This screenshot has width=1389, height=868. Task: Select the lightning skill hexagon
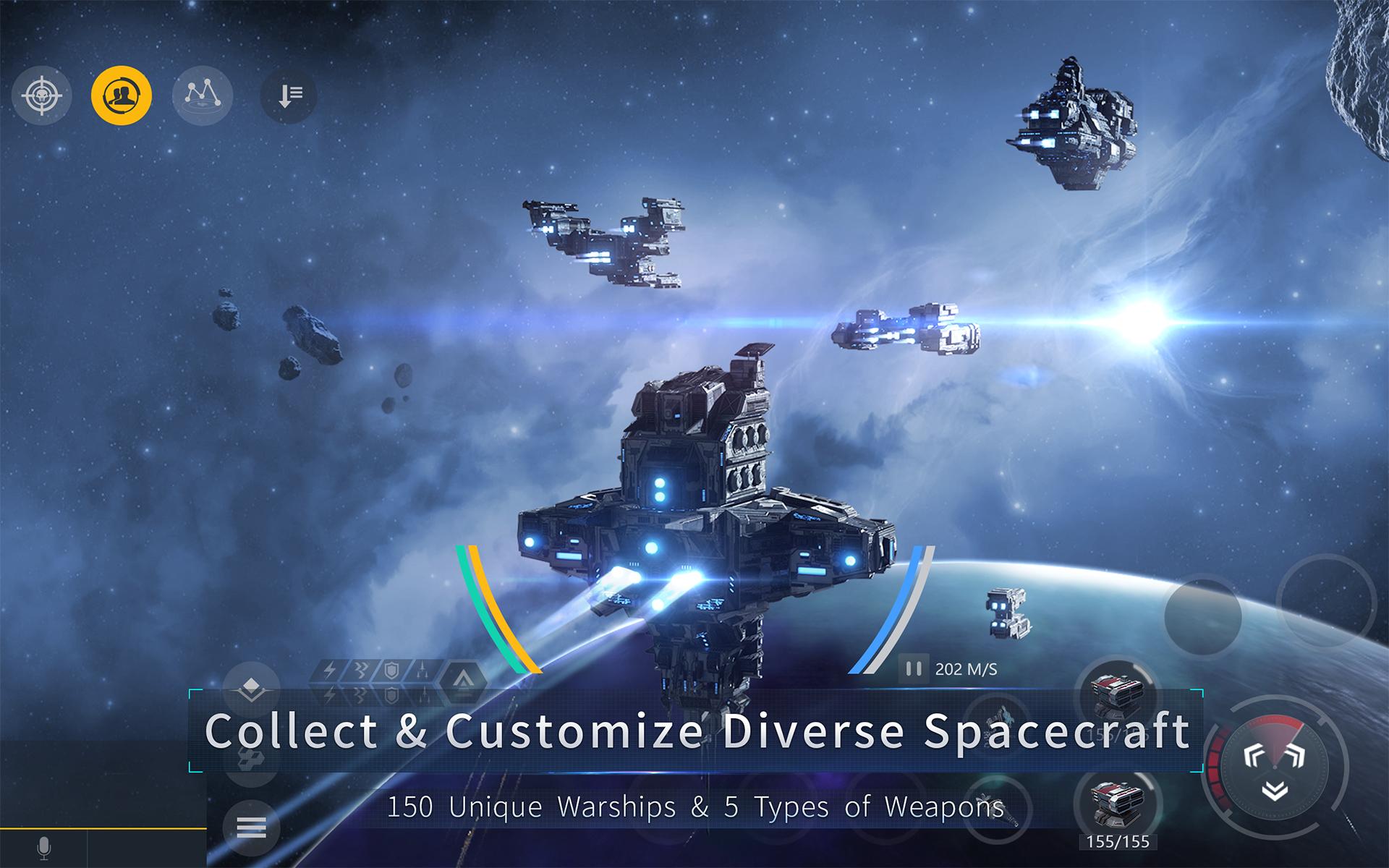(328, 668)
